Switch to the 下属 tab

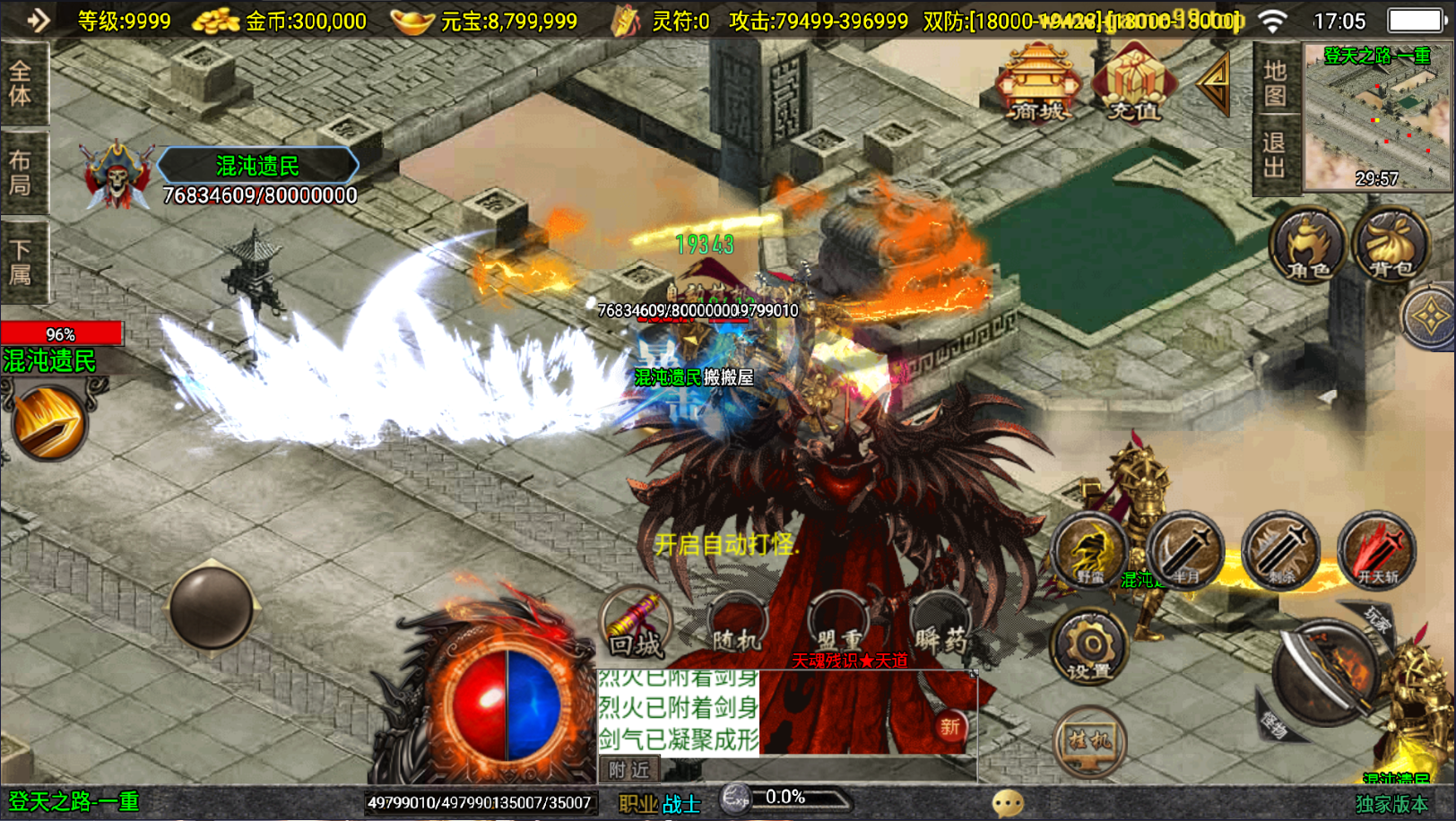pos(22,261)
